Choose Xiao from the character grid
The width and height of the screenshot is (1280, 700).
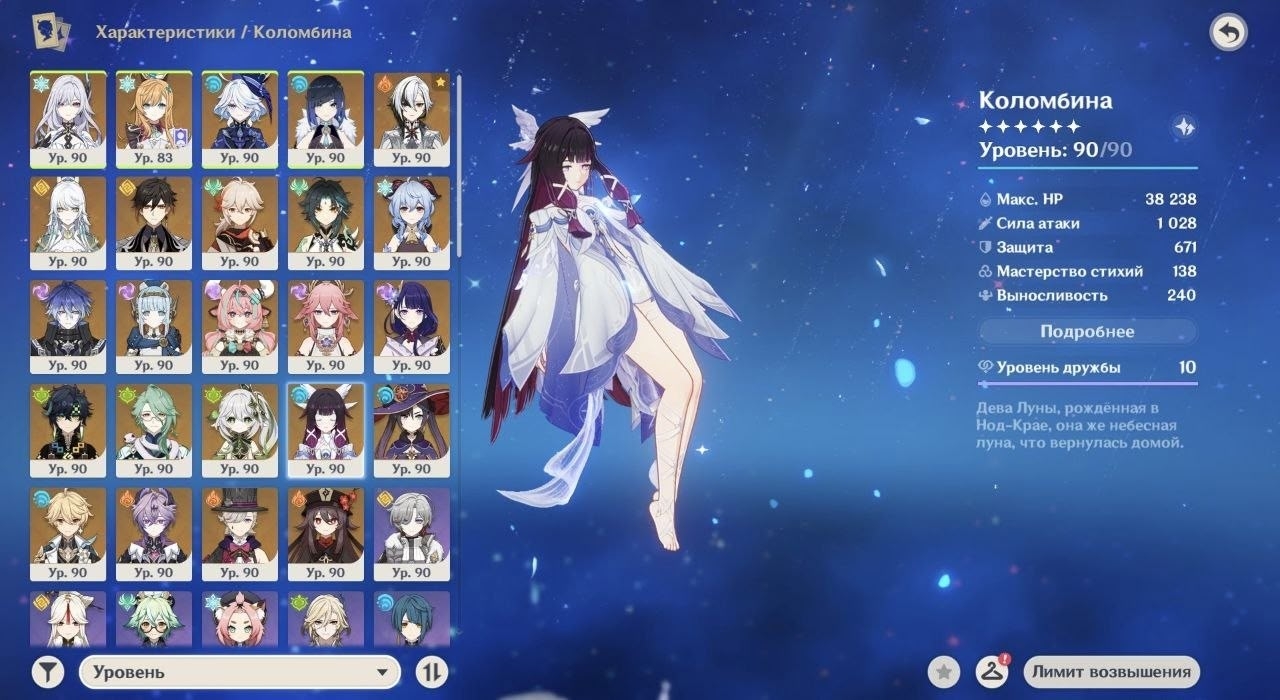click(x=326, y=222)
